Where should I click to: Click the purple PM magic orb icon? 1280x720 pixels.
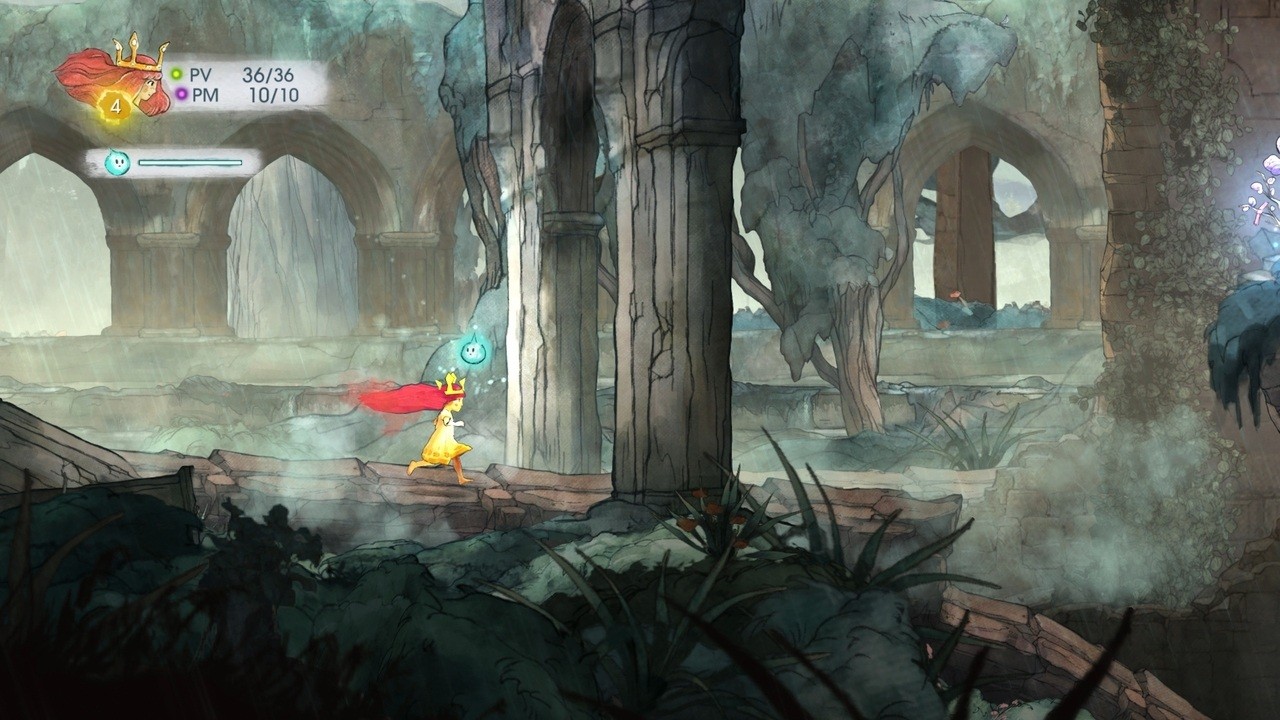coord(180,94)
